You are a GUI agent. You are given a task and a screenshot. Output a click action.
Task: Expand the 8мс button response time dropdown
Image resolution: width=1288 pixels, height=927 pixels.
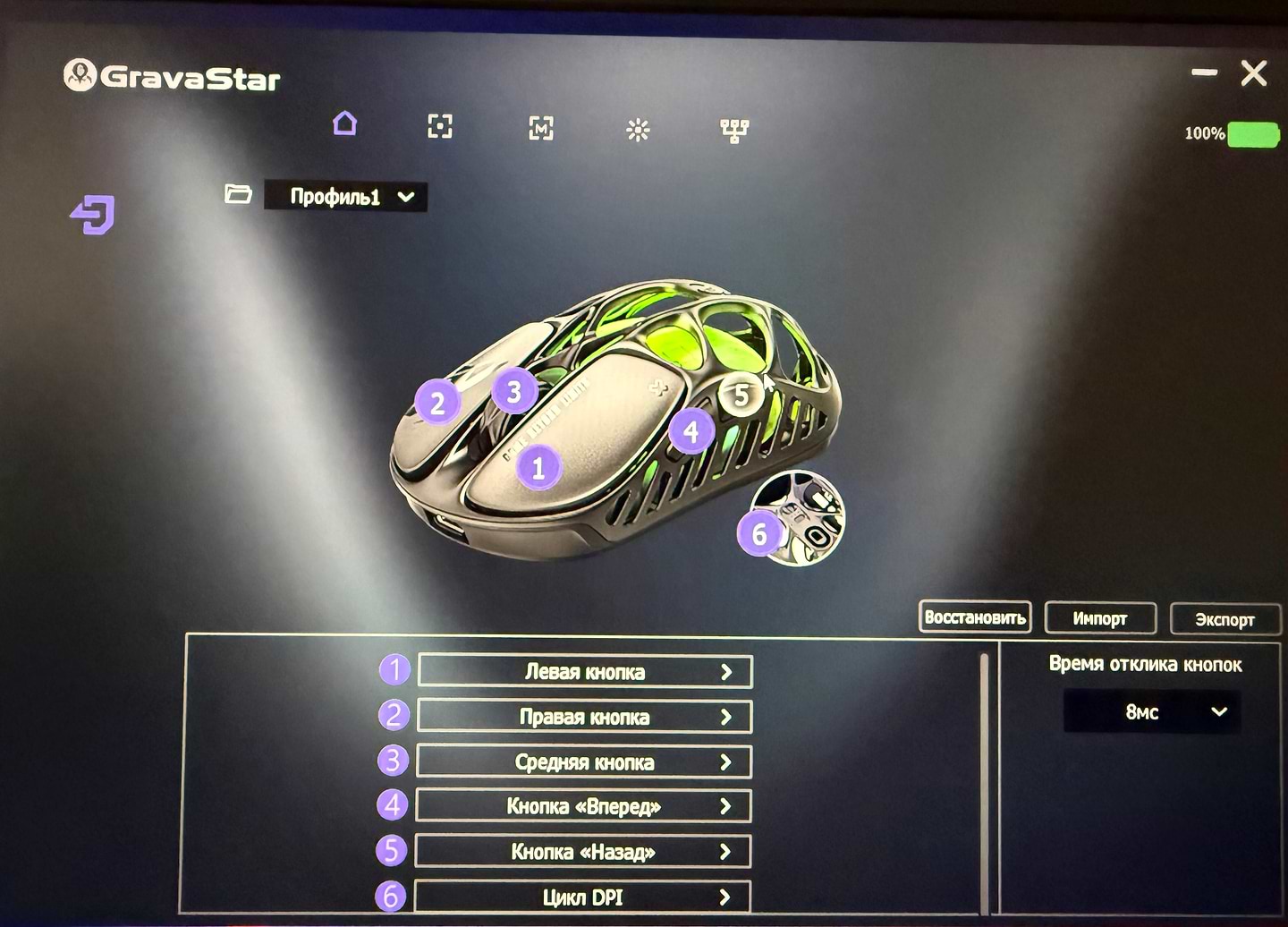point(1152,712)
